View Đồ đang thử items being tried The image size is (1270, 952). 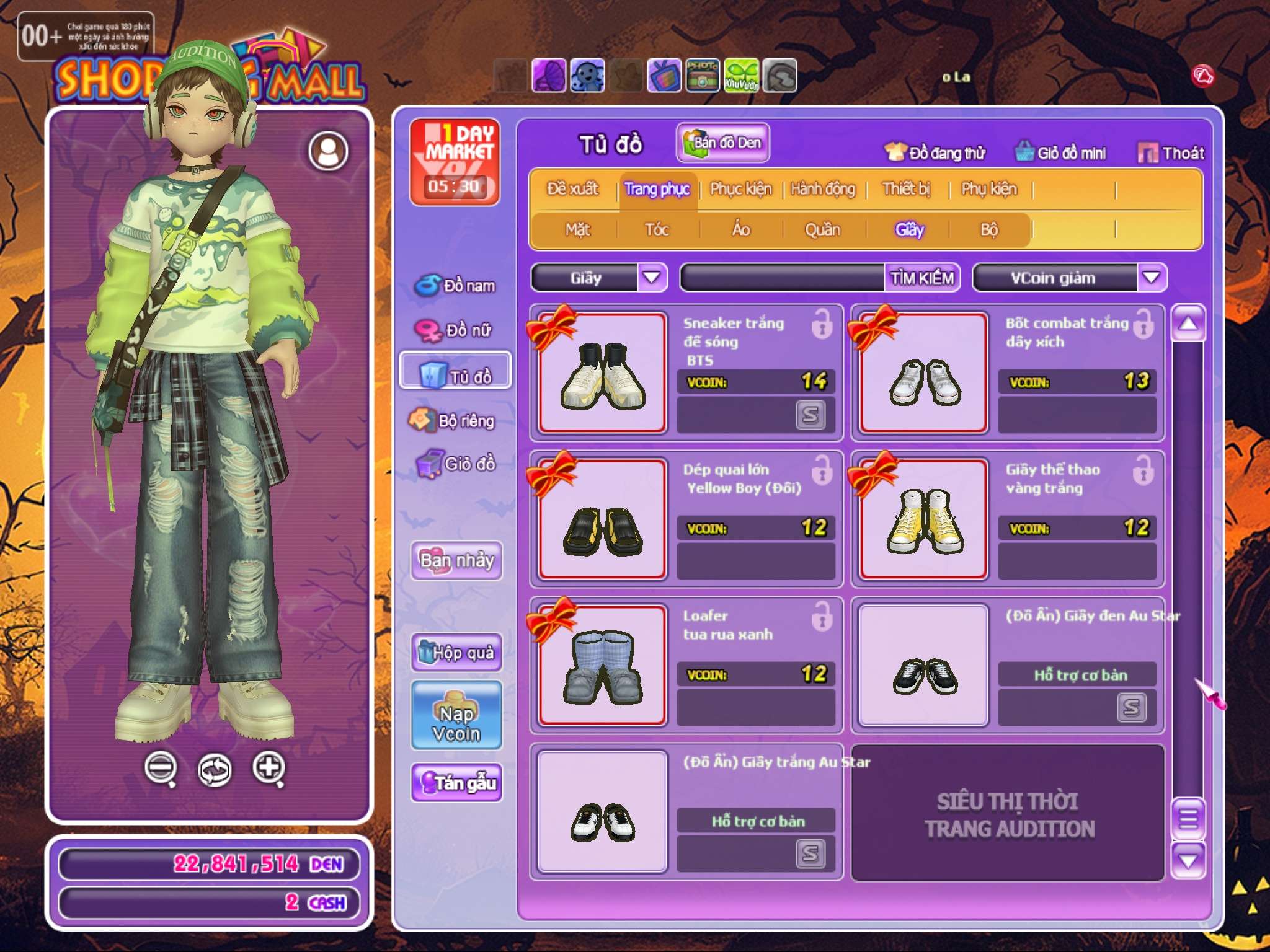tap(935, 152)
